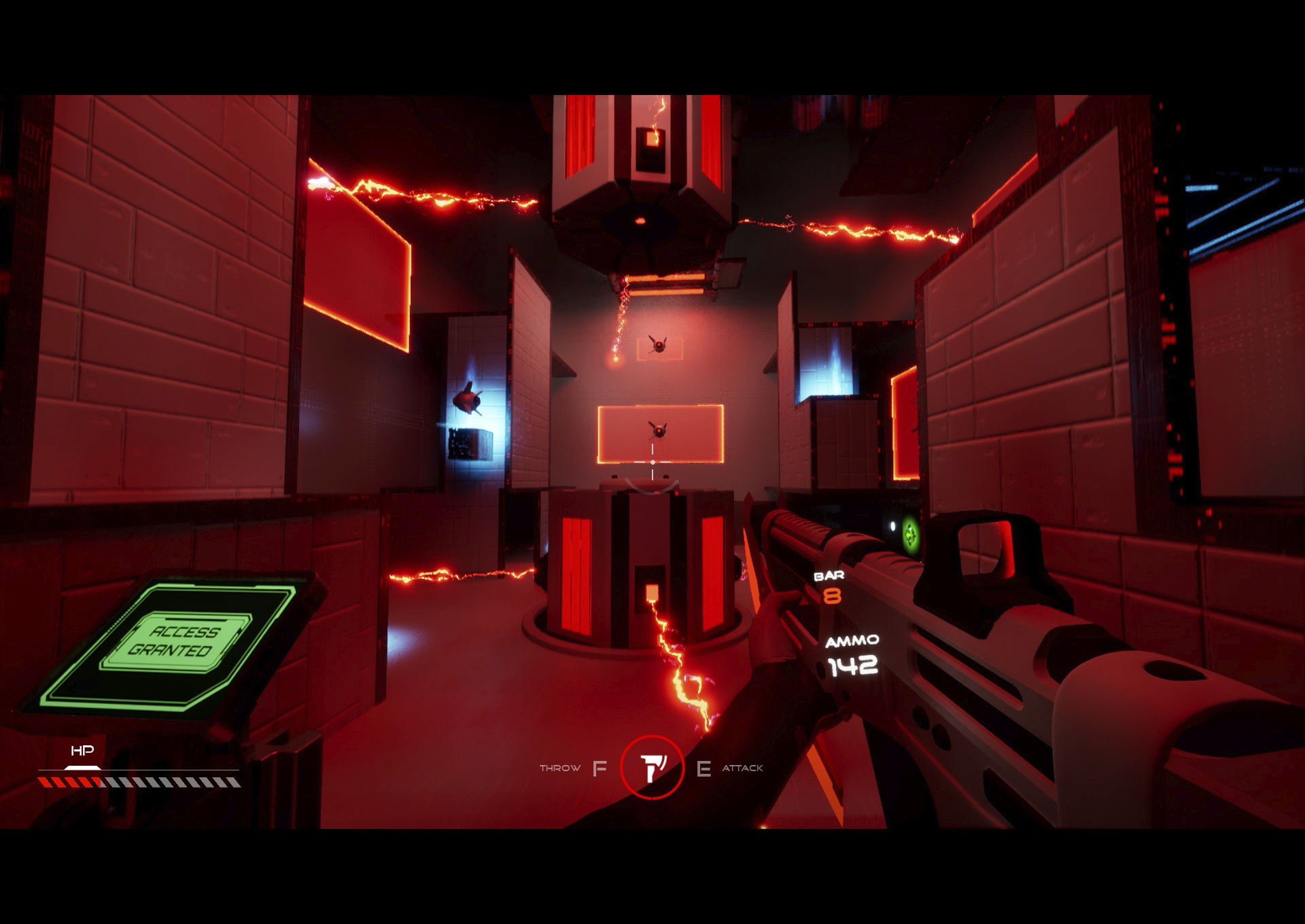The height and width of the screenshot is (924, 1305).
Task: Select the THROW F key prompt
Action: (599, 769)
